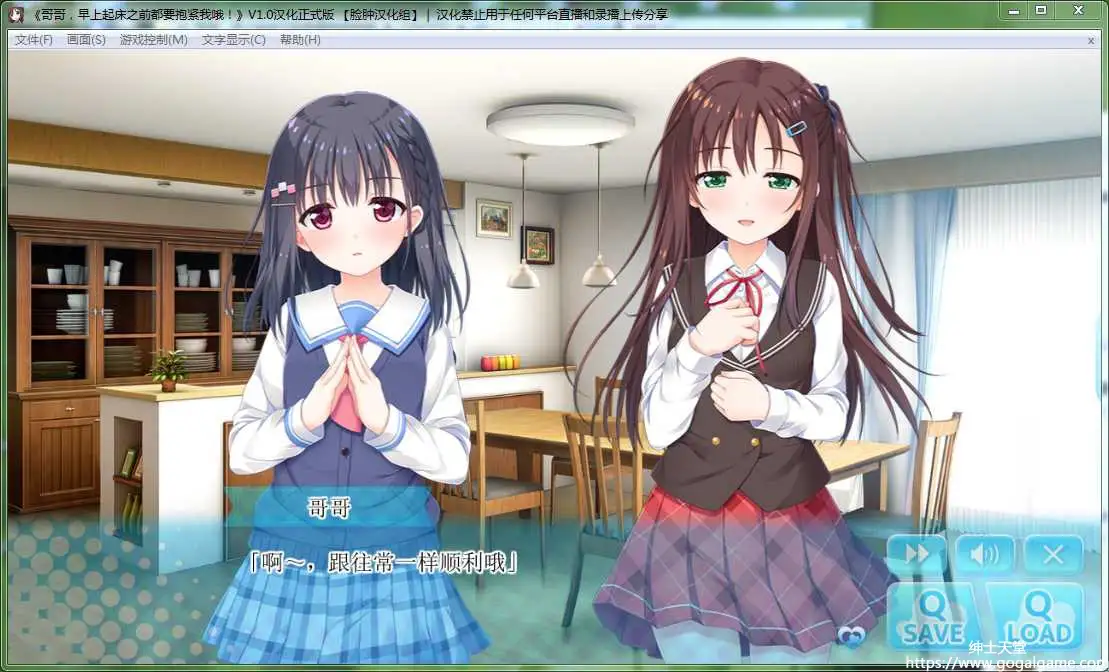The image size is (1109, 672).
Task: Open the 帮助(H) help menu
Action: click(300, 40)
